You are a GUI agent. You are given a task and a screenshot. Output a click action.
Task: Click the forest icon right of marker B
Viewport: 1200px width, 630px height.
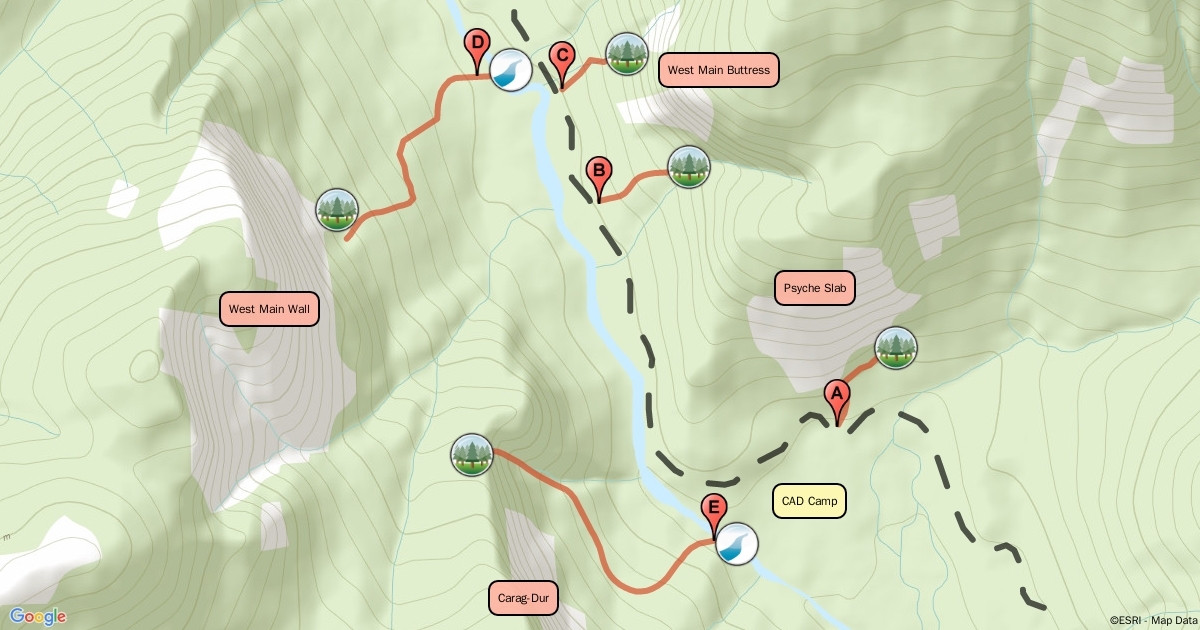(x=688, y=166)
